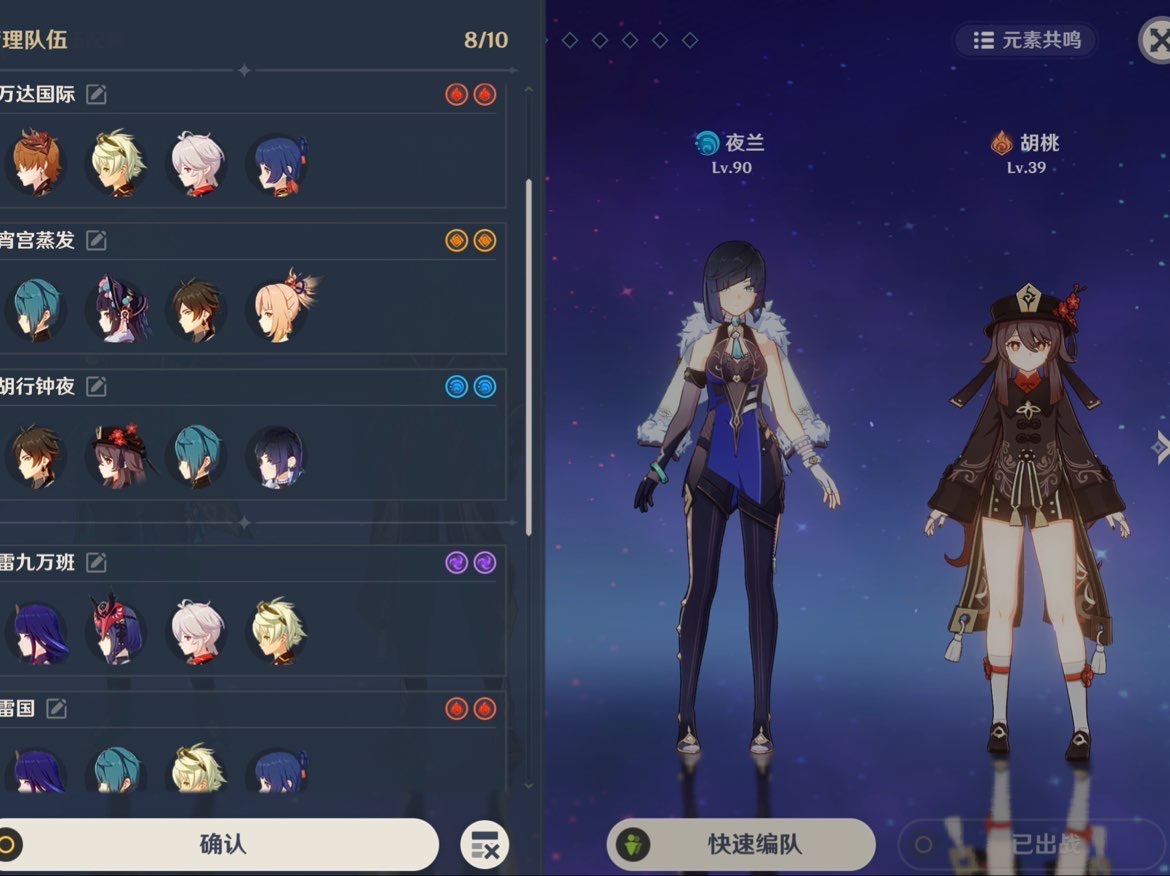
Task: Edit the 雷国 team name
Action: pyautogui.click(x=57, y=708)
